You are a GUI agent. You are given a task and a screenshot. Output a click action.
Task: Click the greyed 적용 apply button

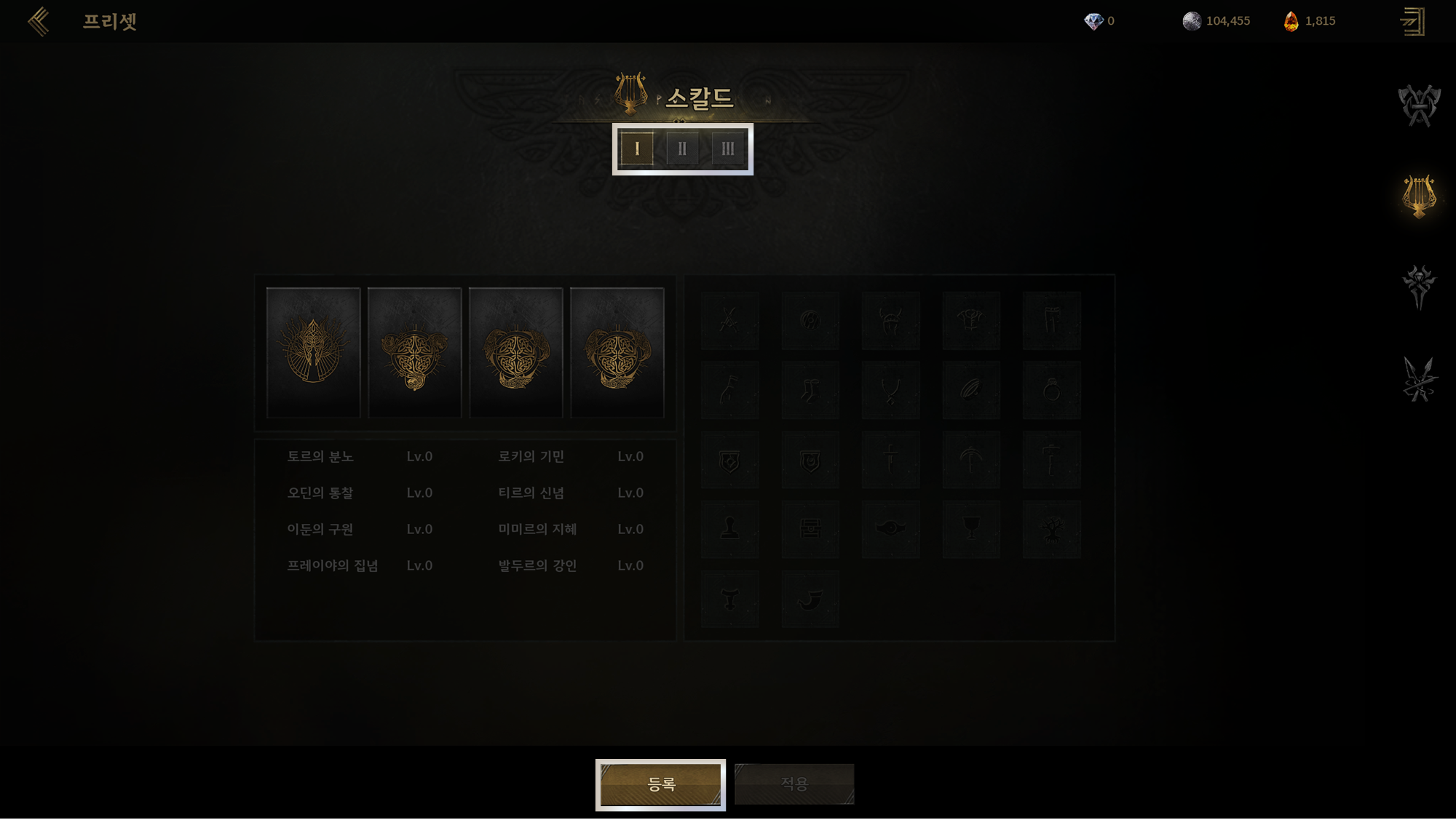(x=794, y=784)
